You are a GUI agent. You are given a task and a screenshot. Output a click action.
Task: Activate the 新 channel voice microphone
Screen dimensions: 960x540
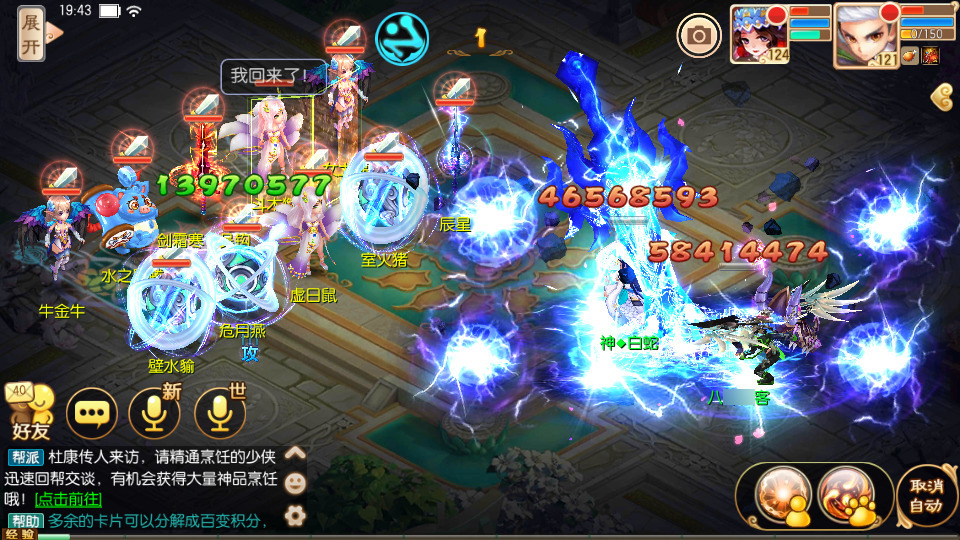(155, 412)
